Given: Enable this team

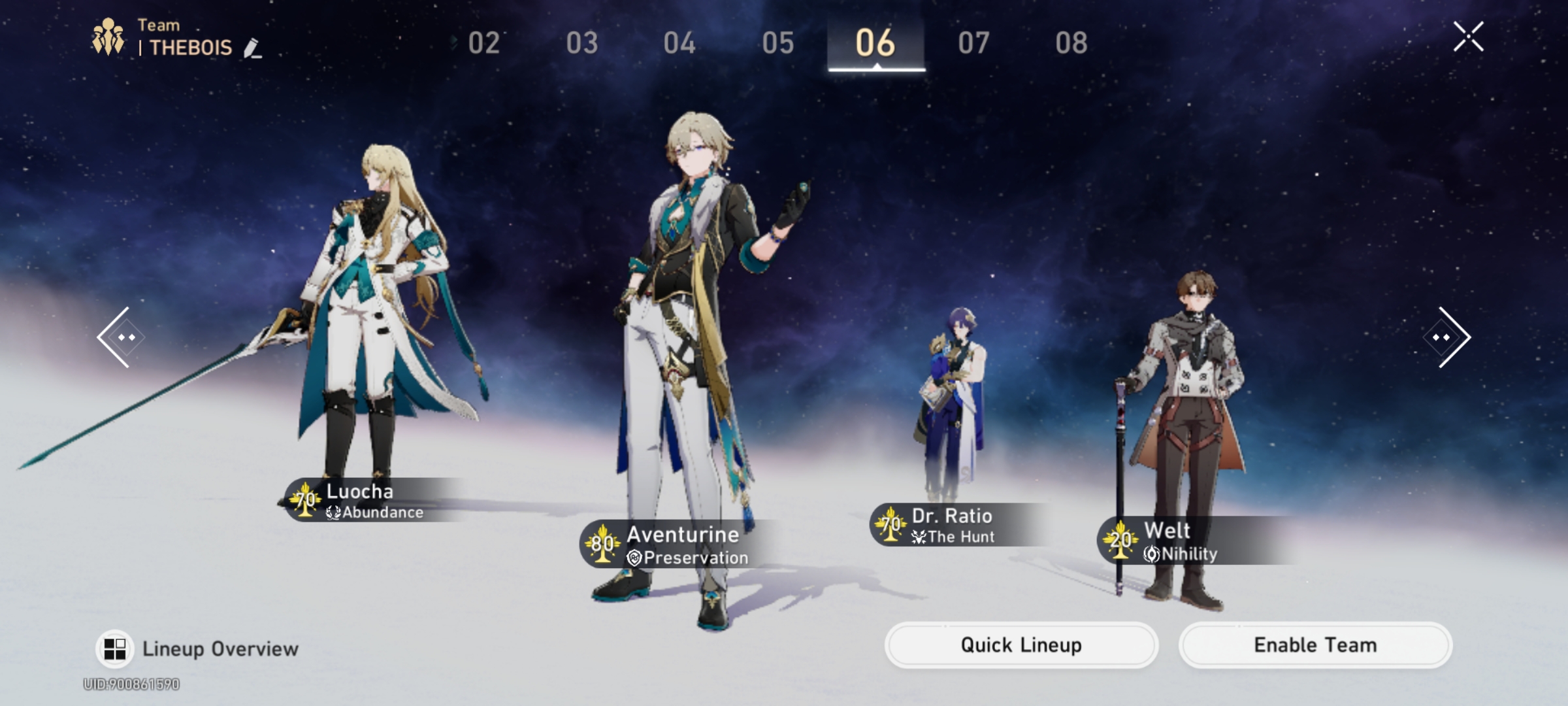Looking at the screenshot, I should [1315, 645].
